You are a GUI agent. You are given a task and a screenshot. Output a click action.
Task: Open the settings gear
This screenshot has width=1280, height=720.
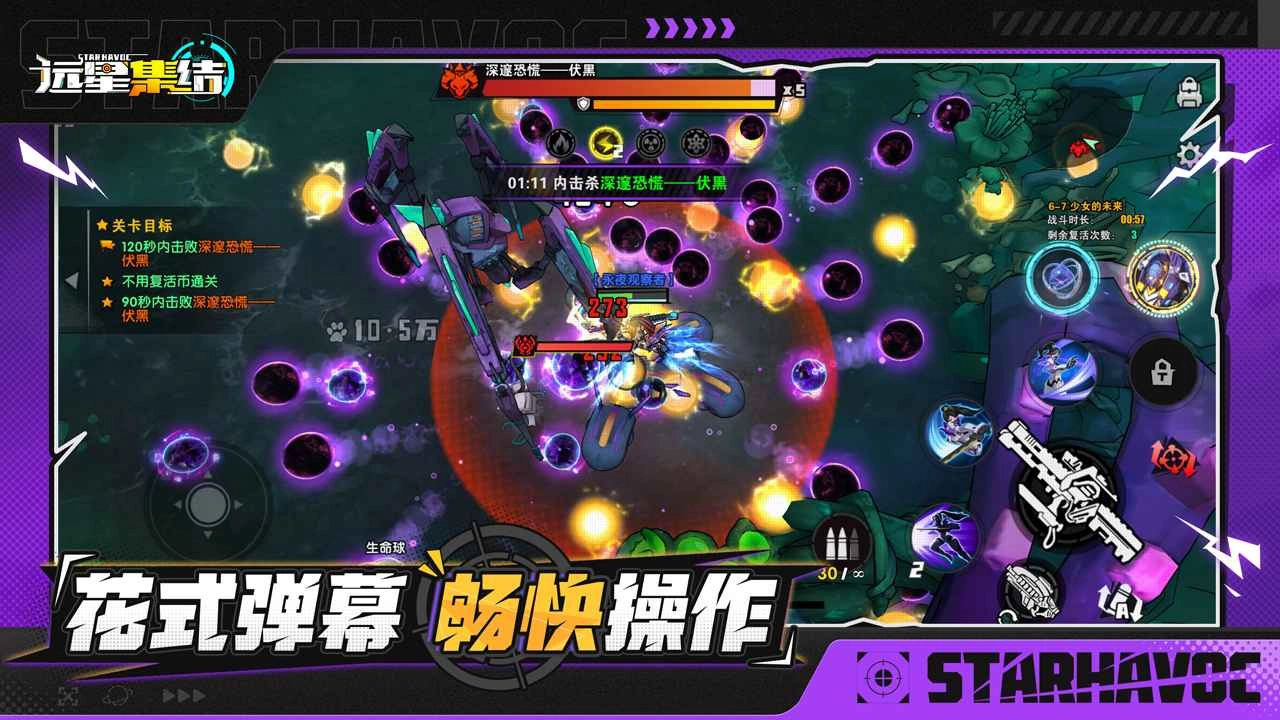1189,153
